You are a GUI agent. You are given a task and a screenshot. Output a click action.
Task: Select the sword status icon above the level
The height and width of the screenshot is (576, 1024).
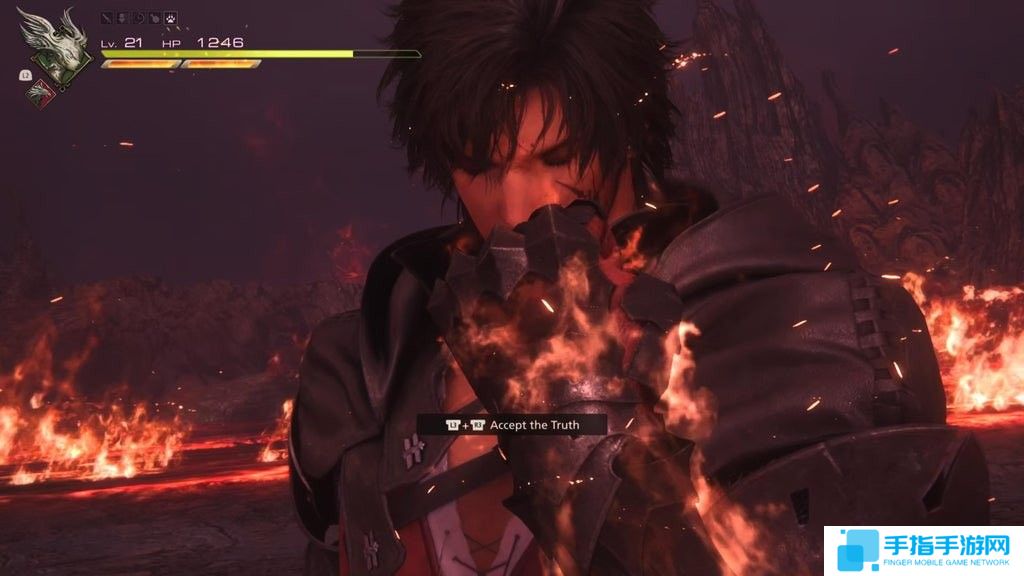point(107,18)
